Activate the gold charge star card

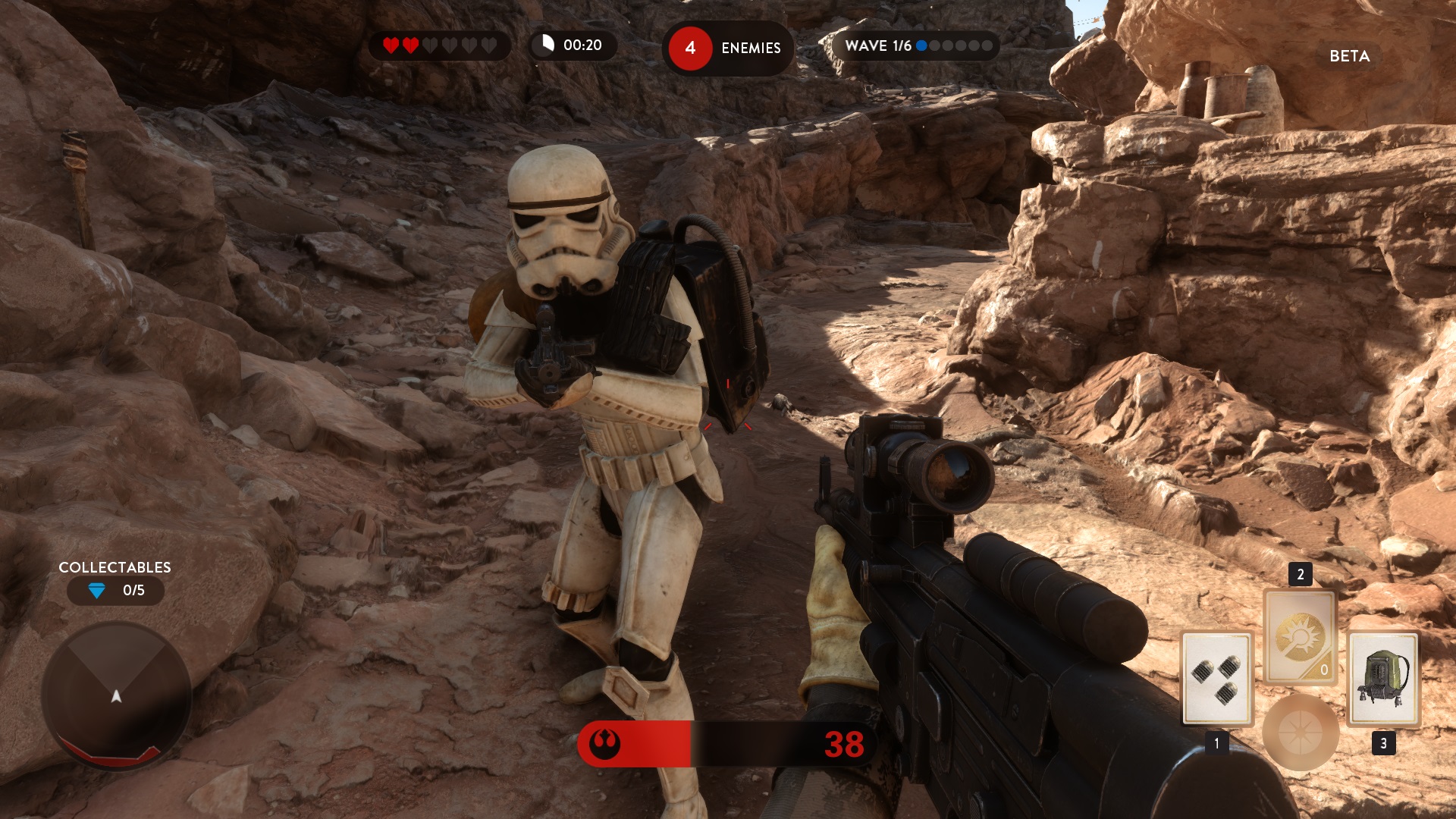(1300, 637)
